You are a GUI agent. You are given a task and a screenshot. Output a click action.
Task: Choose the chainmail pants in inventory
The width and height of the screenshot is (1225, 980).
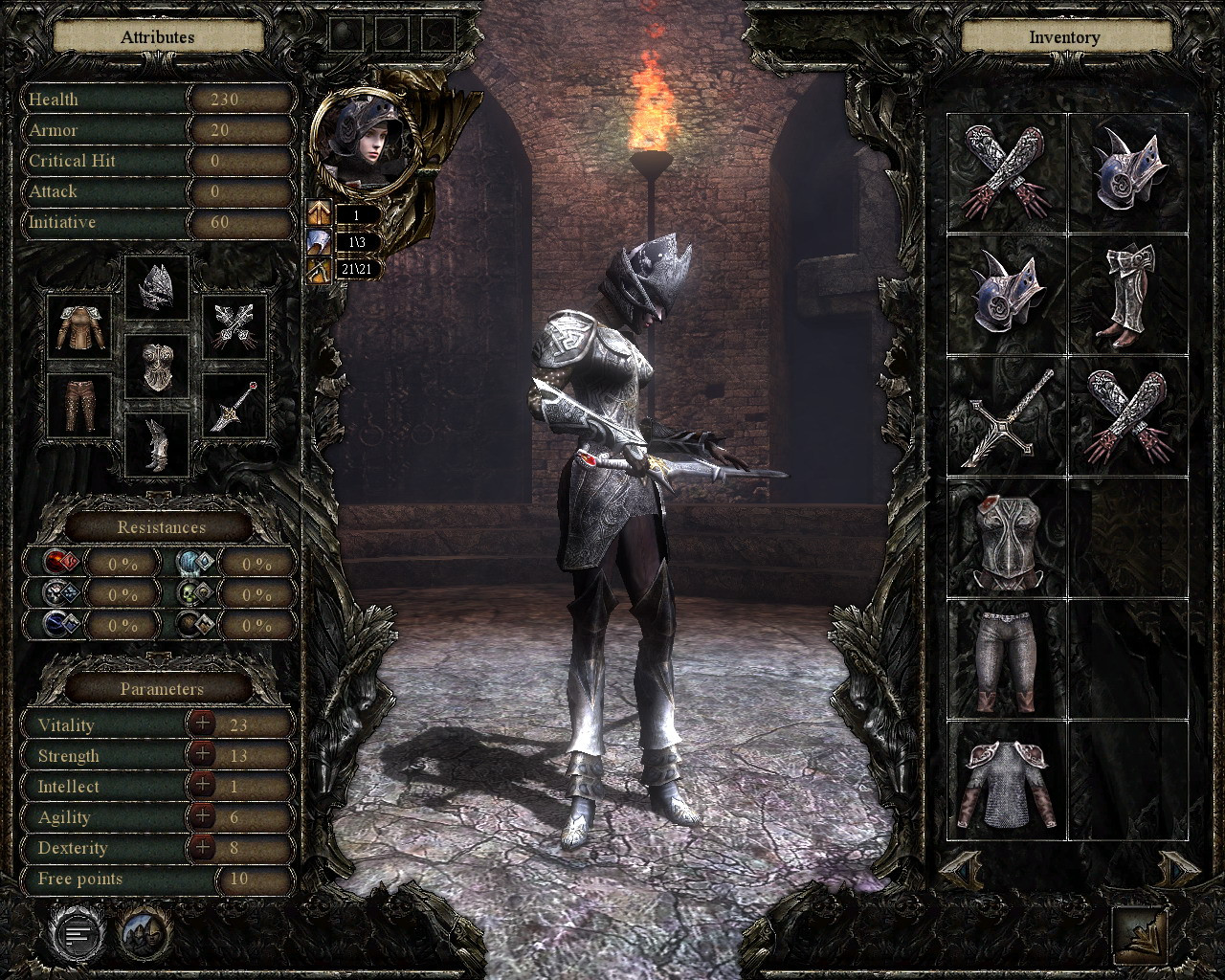click(x=1008, y=660)
